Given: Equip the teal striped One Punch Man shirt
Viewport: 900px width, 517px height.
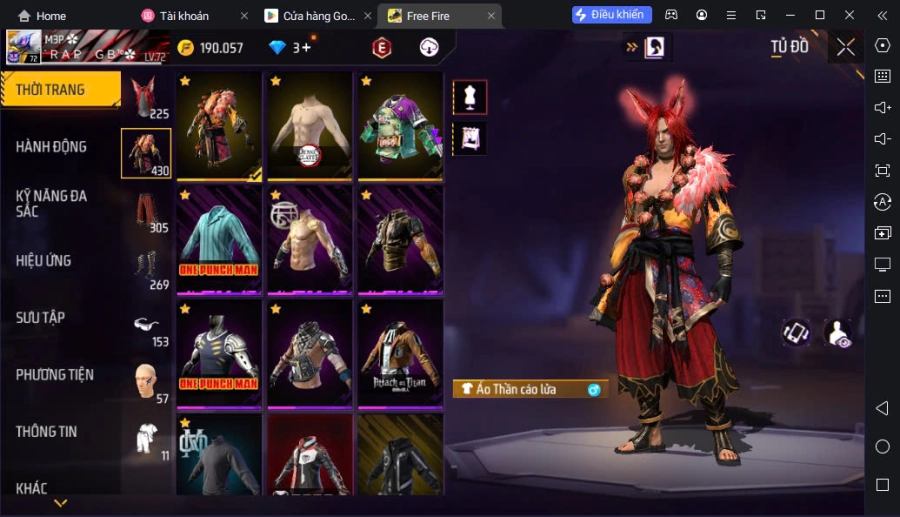Looking at the screenshot, I should [219, 238].
